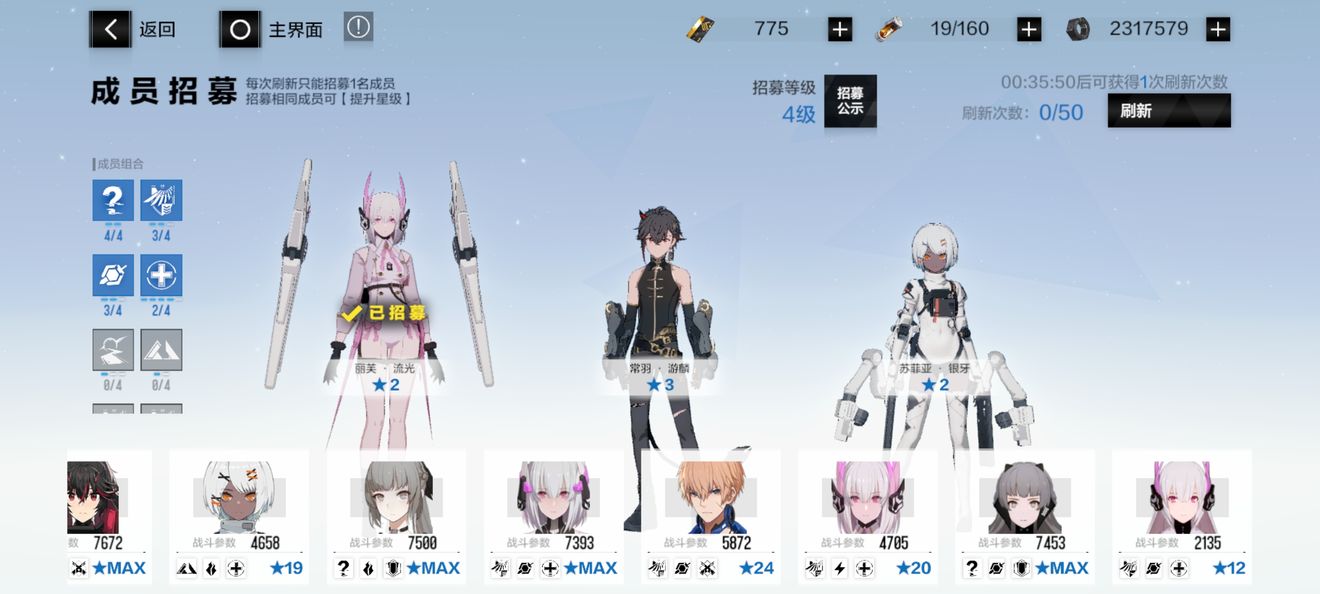Open the exclamation mark info icon

pos(358,27)
